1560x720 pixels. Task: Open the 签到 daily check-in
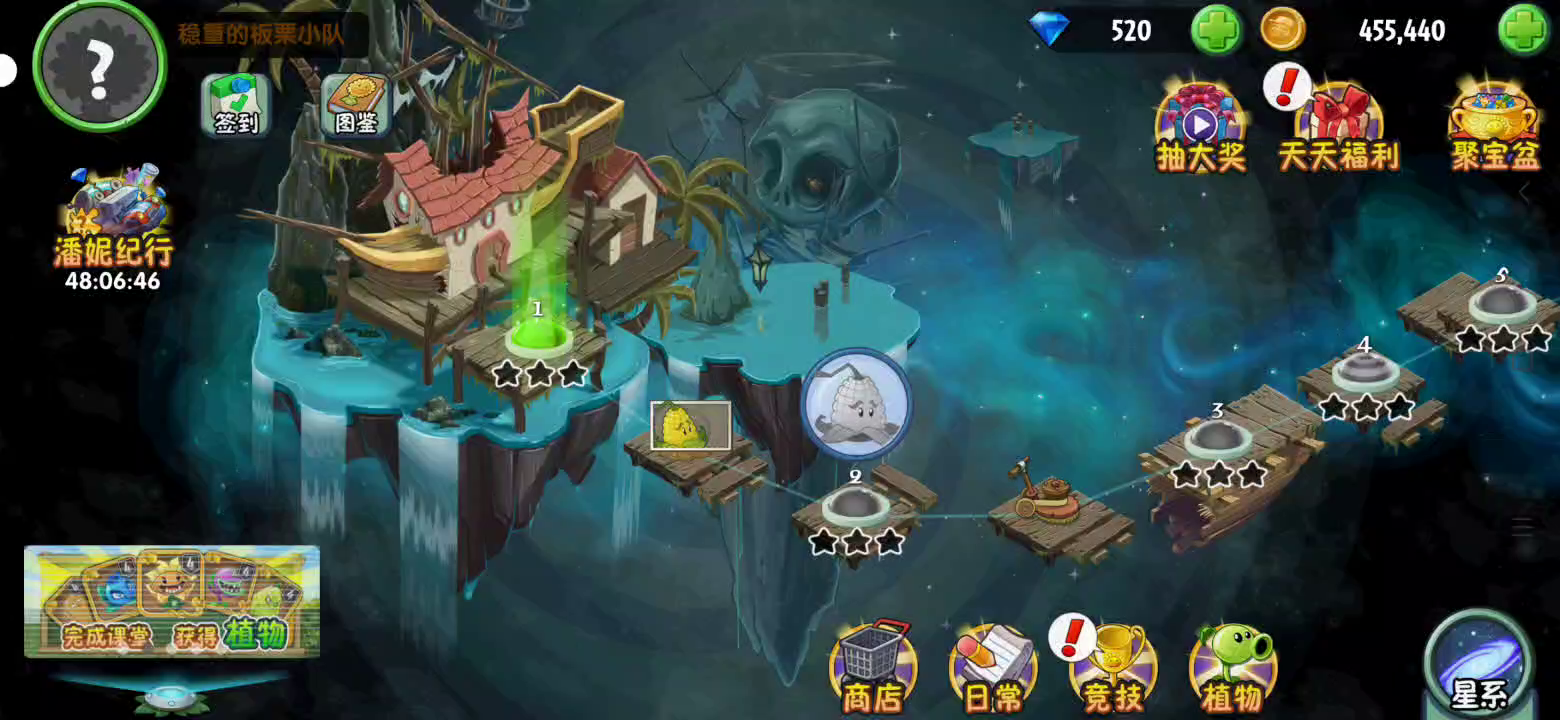pos(235,105)
